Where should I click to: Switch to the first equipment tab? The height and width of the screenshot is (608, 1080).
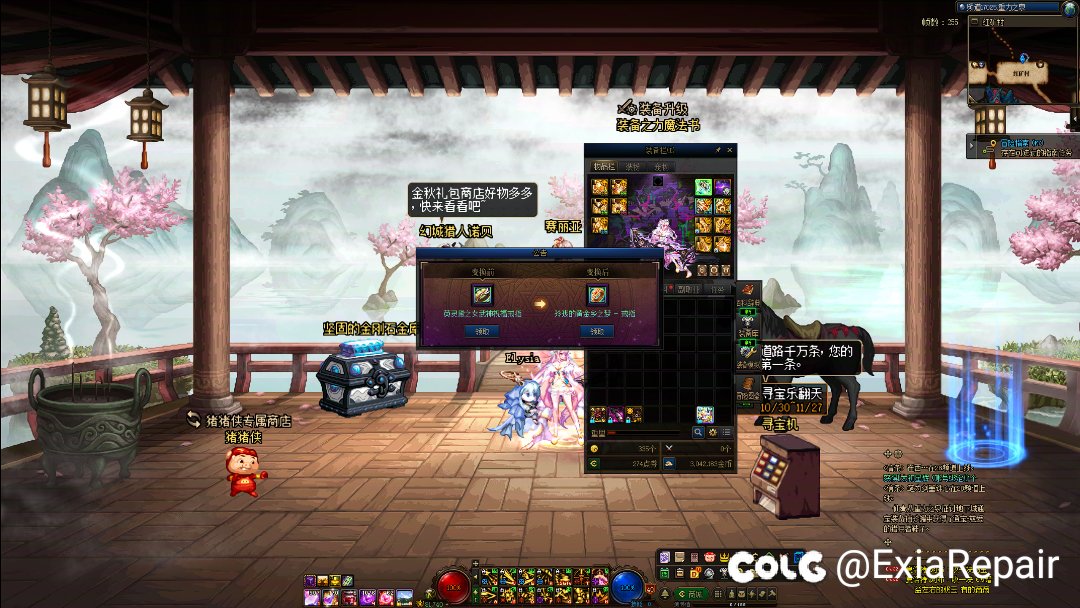tap(604, 166)
